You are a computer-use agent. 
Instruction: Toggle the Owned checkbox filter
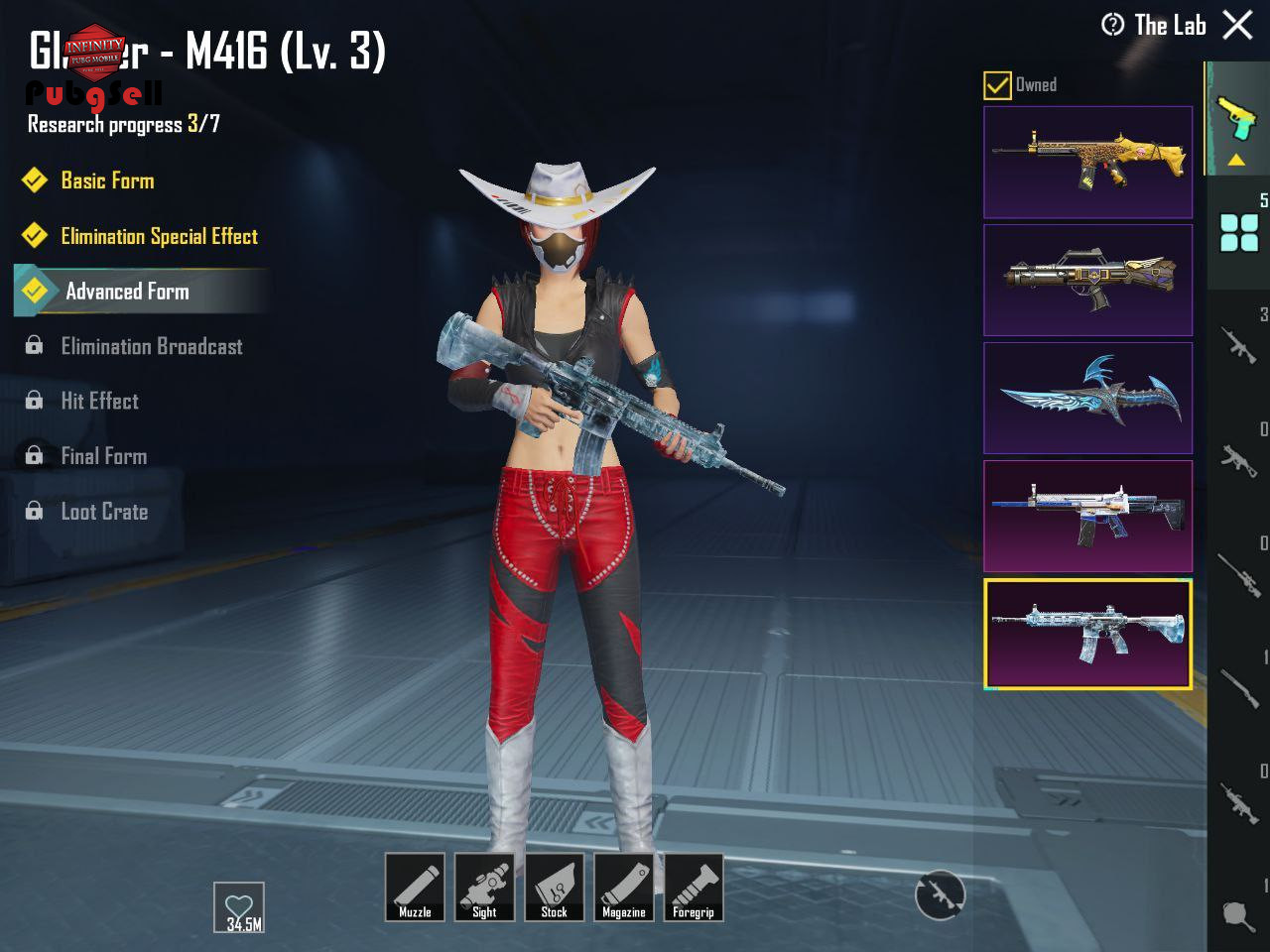pos(997,85)
